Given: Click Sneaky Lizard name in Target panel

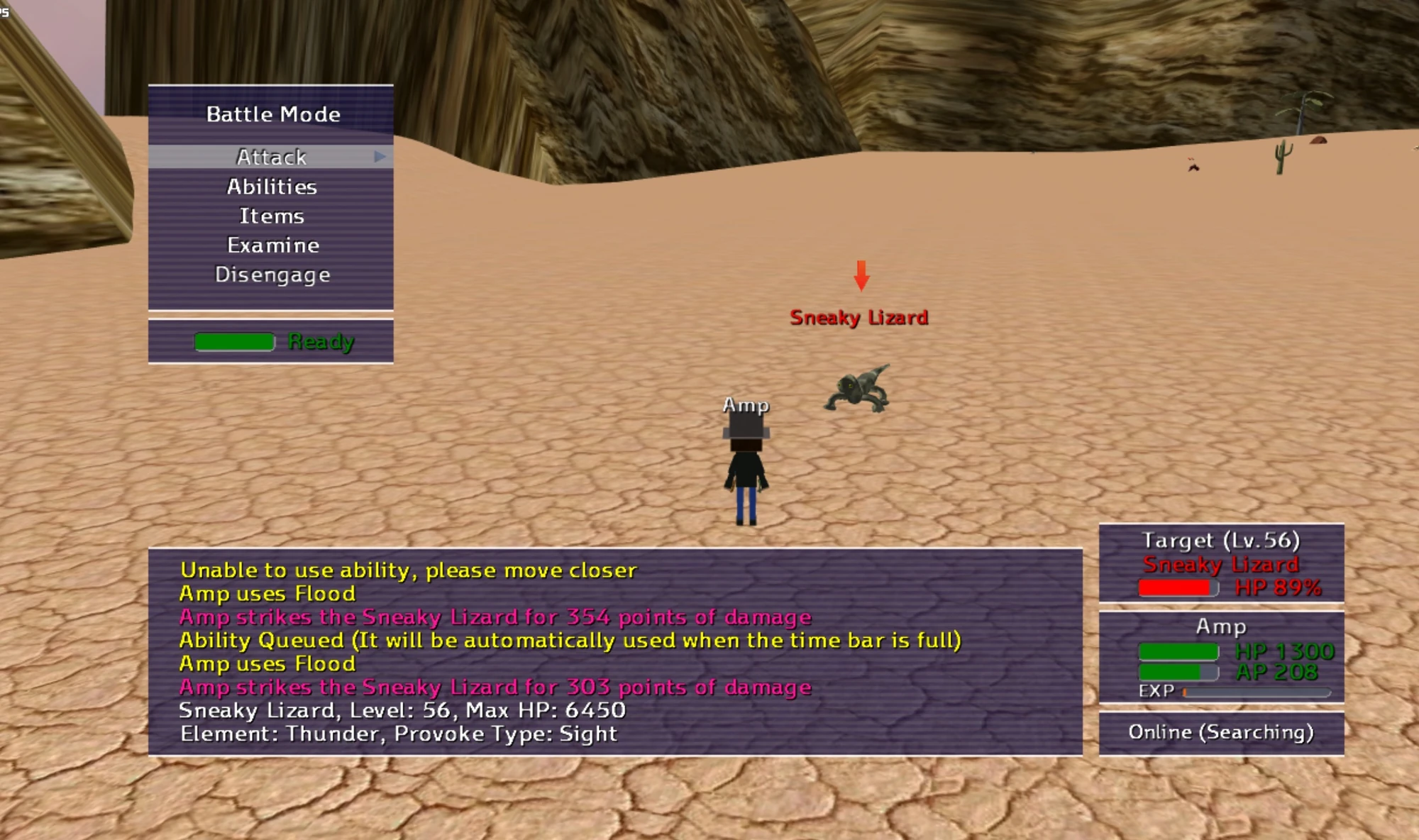Looking at the screenshot, I should (1220, 564).
